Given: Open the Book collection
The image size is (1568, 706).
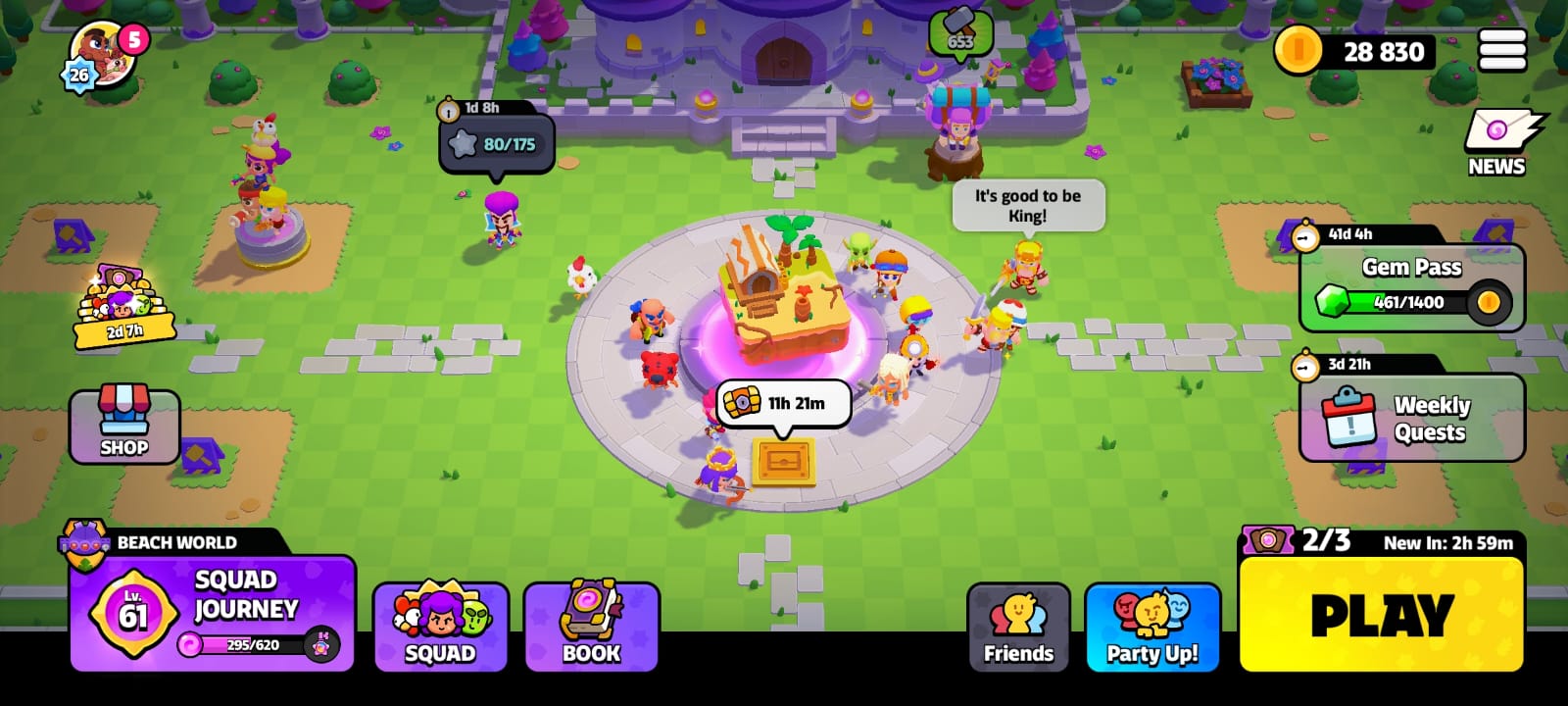Looking at the screenshot, I should [x=591, y=623].
